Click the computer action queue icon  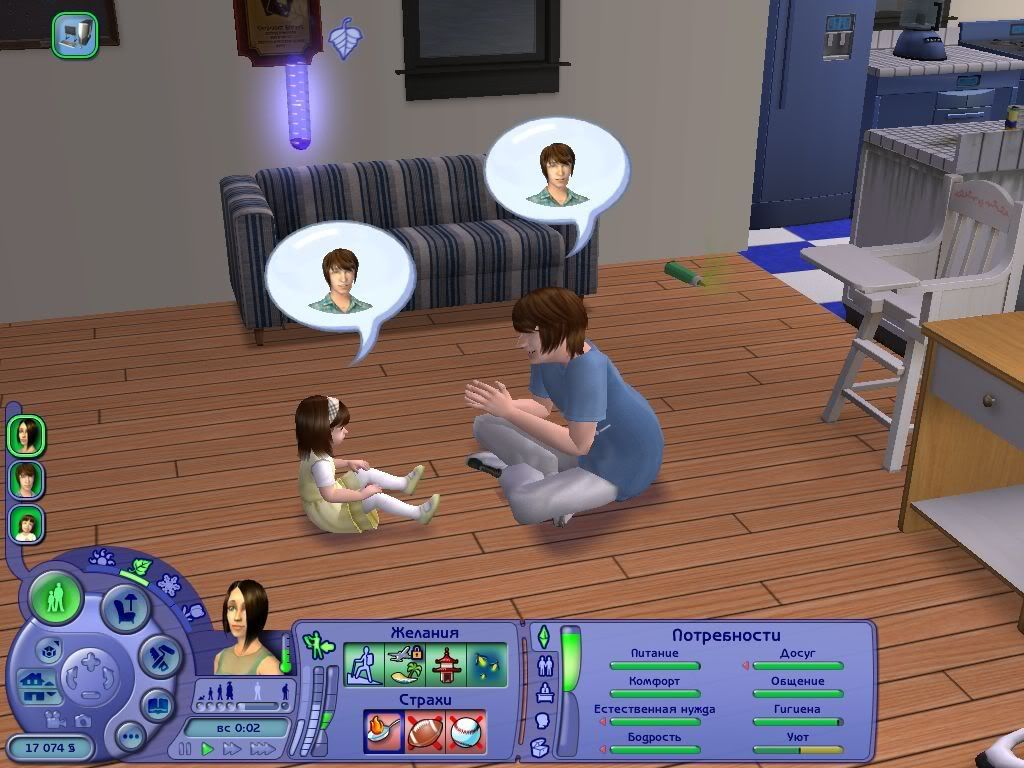(75, 34)
